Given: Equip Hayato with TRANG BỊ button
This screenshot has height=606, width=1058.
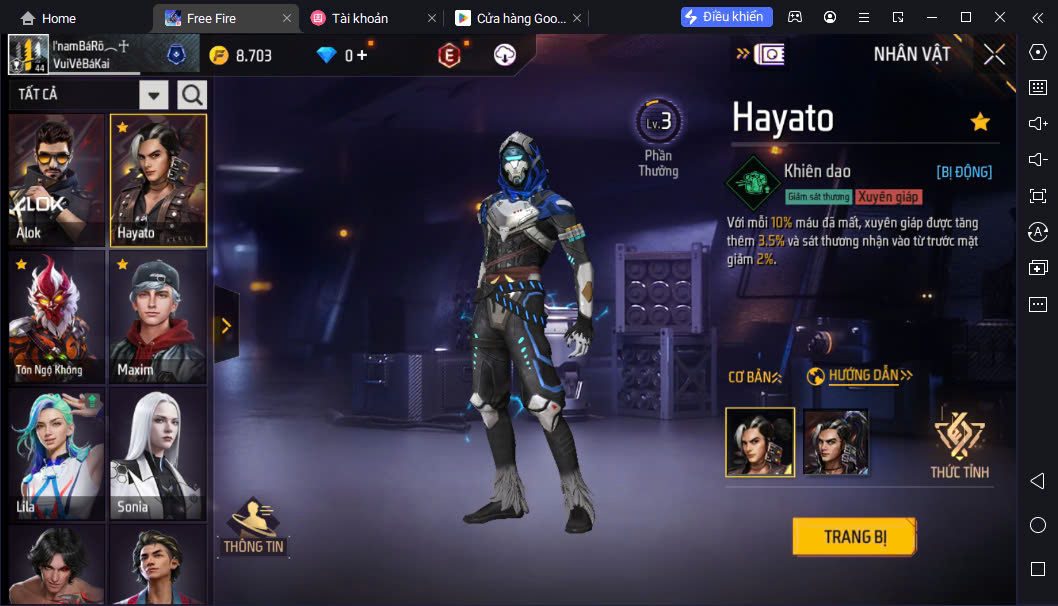Looking at the screenshot, I should 854,537.
